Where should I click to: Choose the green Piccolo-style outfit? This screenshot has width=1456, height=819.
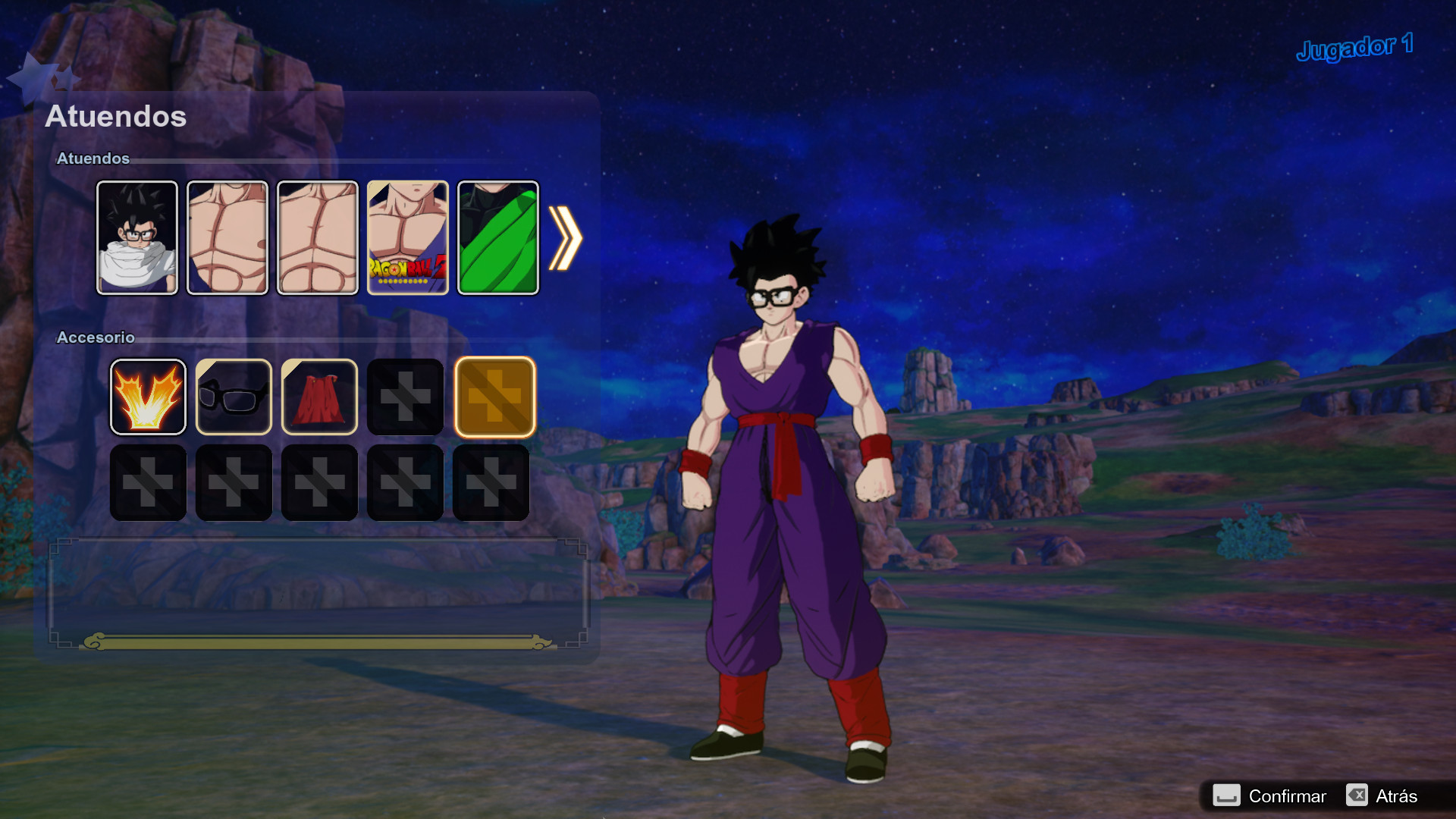[x=497, y=237]
